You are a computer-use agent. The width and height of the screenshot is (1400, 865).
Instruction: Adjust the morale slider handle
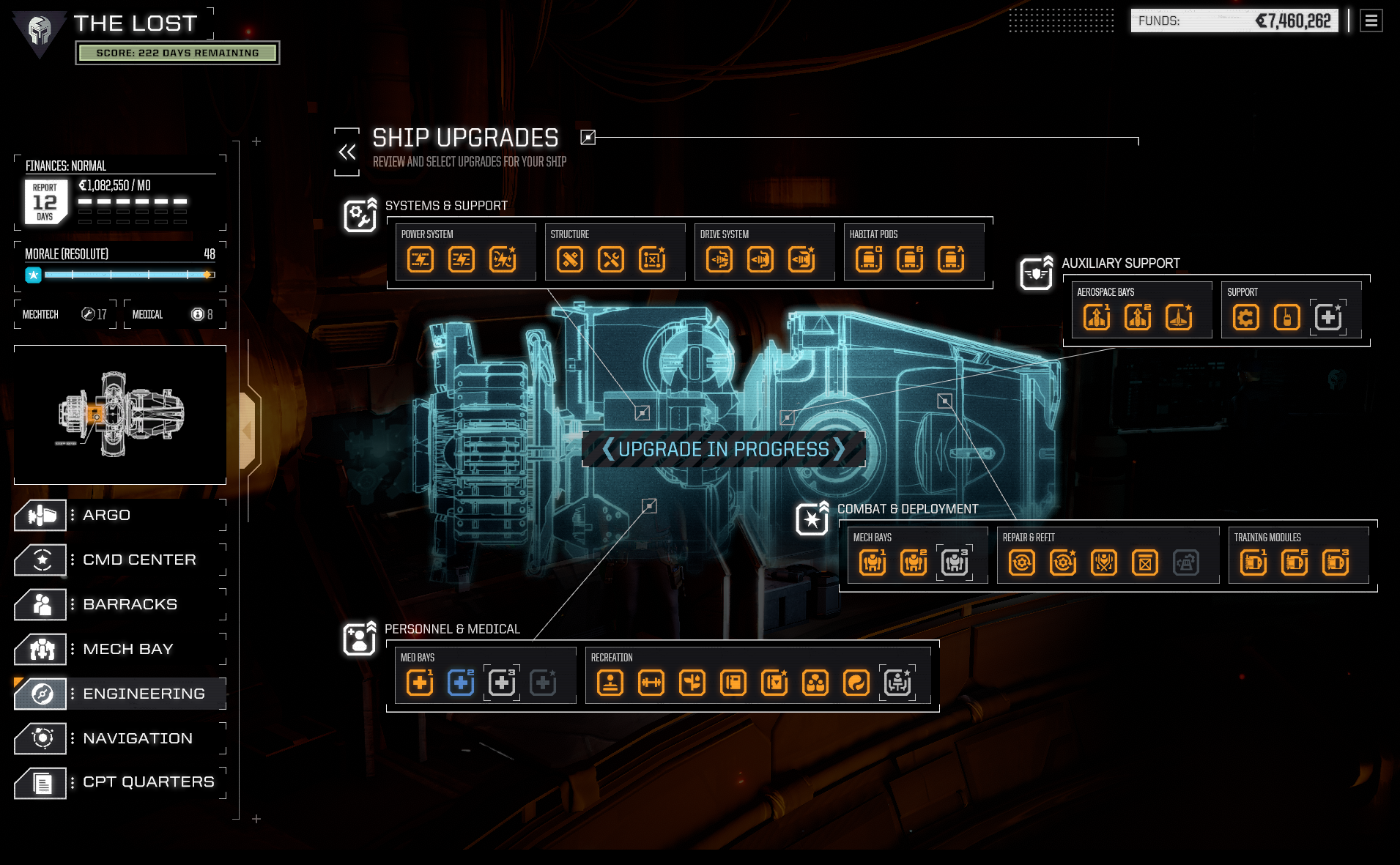(x=207, y=275)
